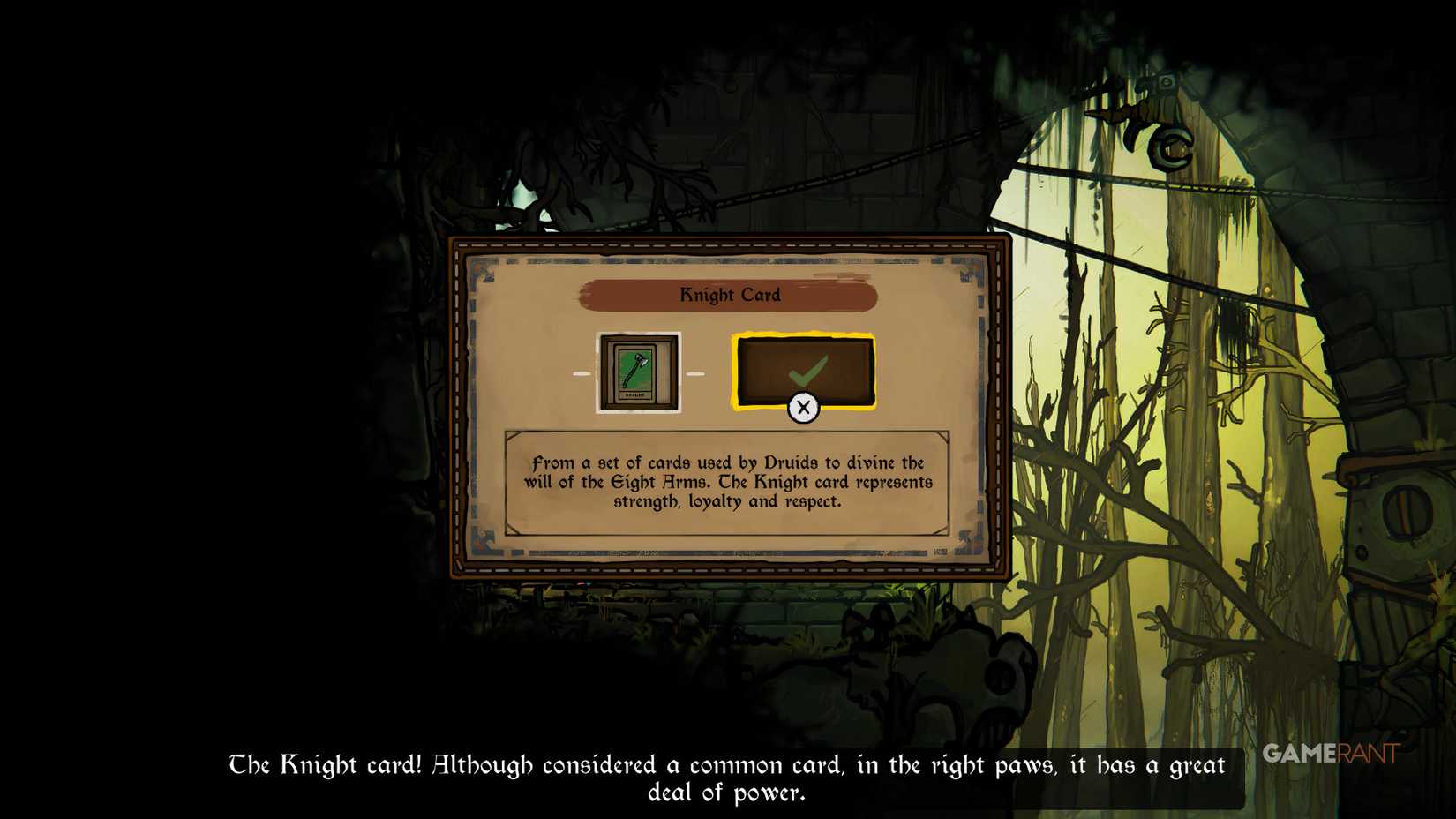Click the axe illustration on the green card
This screenshot has height=819, width=1456.
638,369
